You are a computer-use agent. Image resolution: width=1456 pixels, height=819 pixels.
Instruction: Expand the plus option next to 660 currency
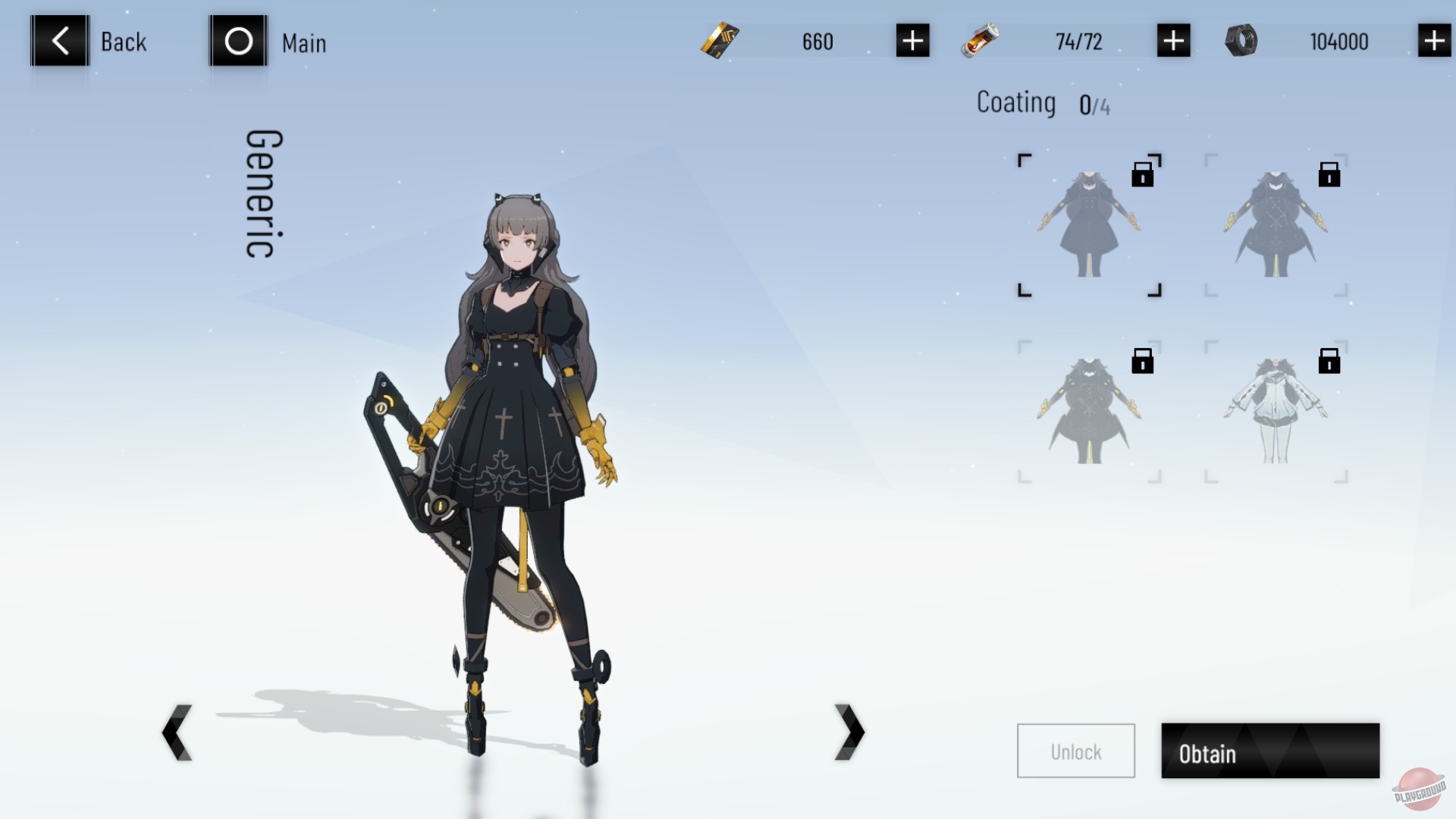pos(912,42)
